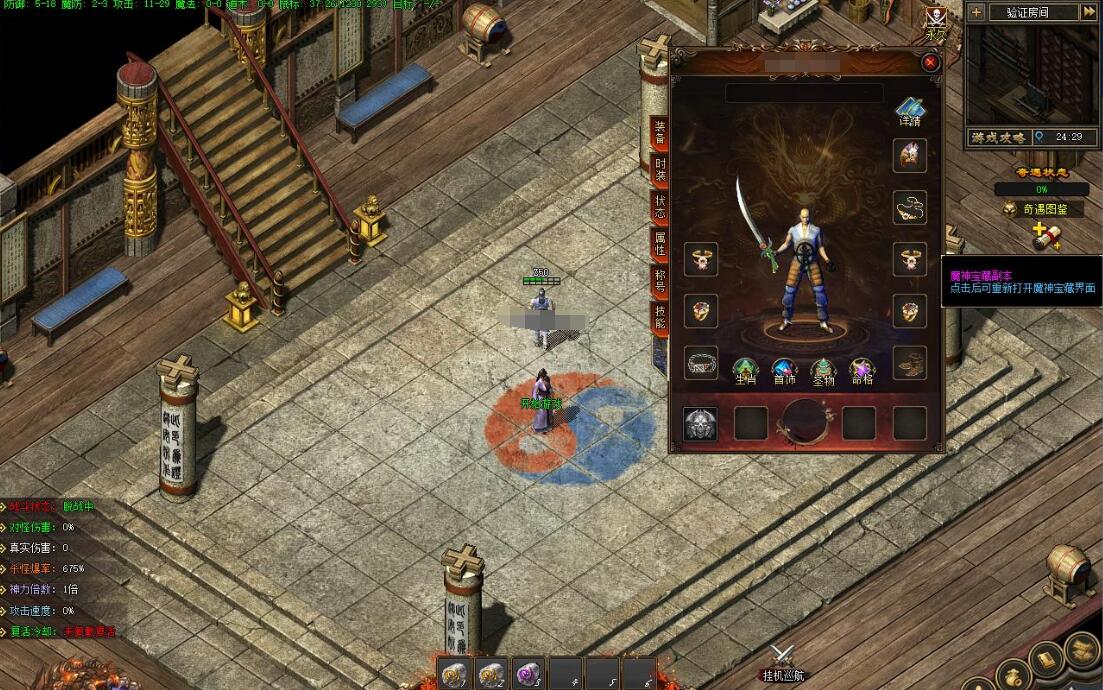Switch to the 技能 skills tab

point(660,317)
